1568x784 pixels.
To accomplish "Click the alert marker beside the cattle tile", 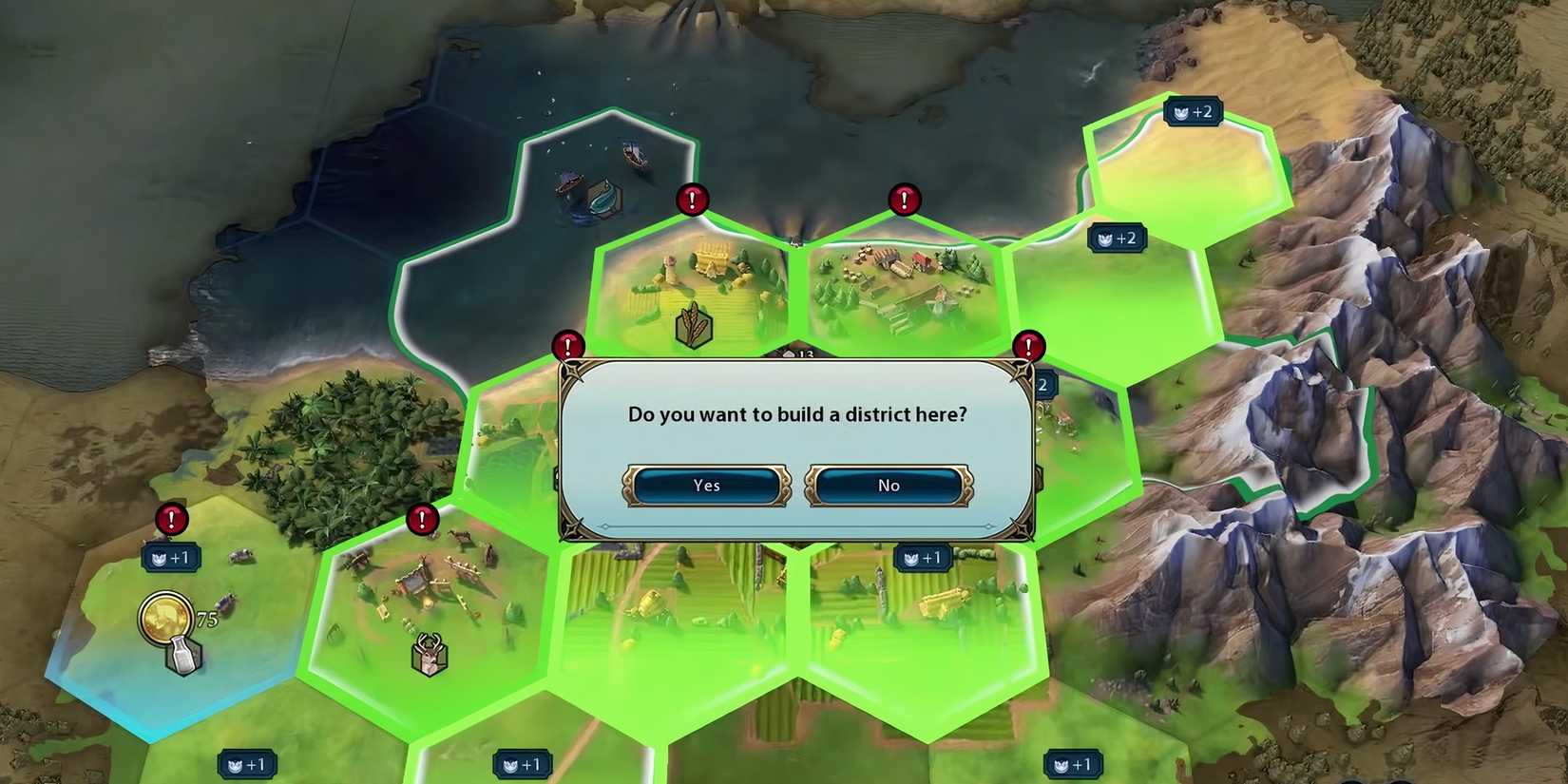I will click(171, 521).
